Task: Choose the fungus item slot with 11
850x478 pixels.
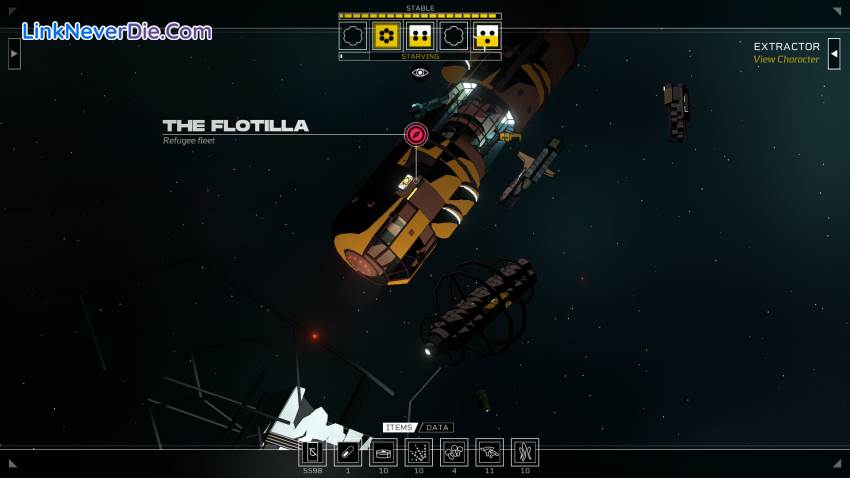Action: click(489, 452)
